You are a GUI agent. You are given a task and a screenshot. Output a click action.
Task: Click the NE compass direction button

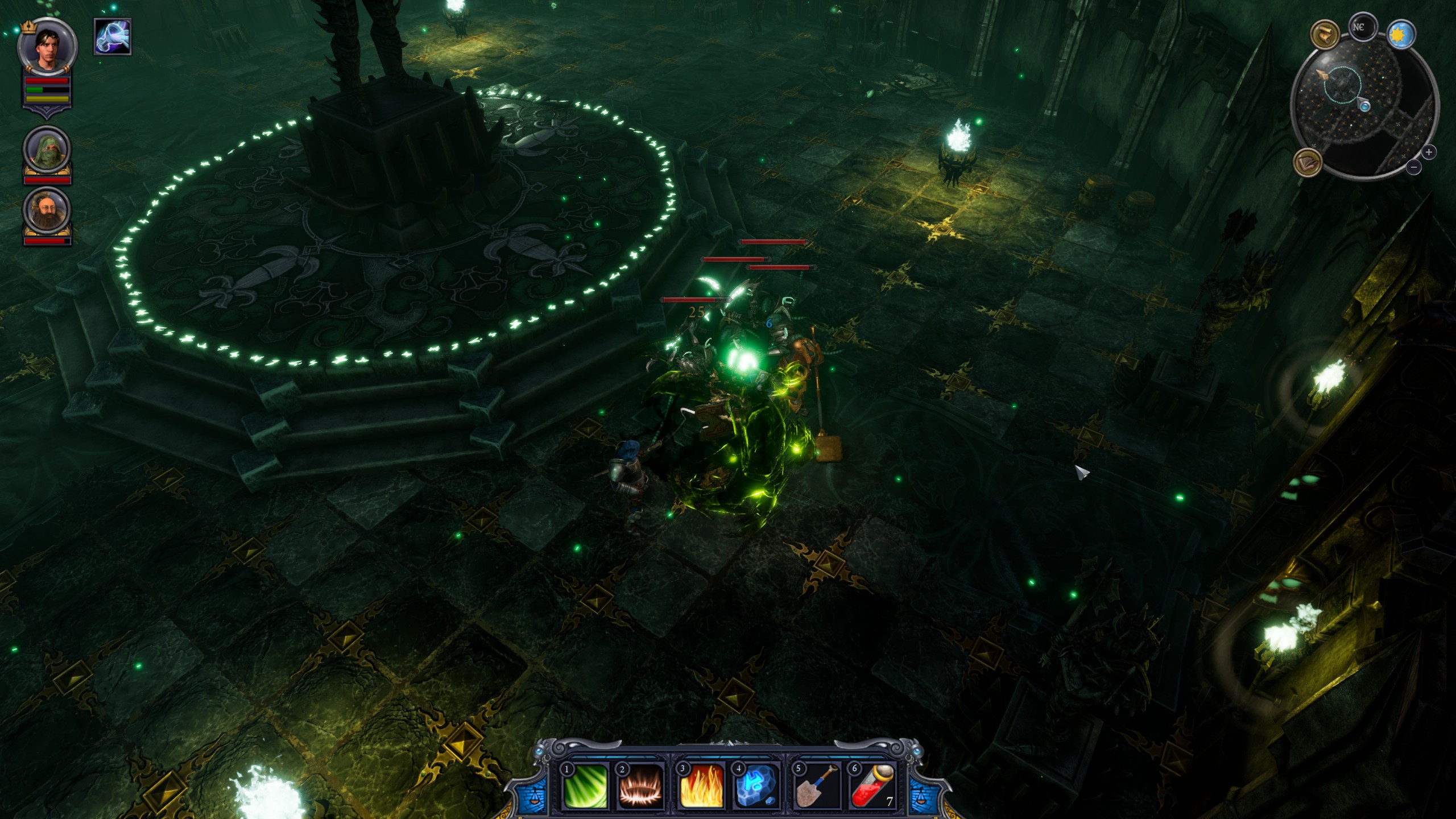pos(1362,28)
